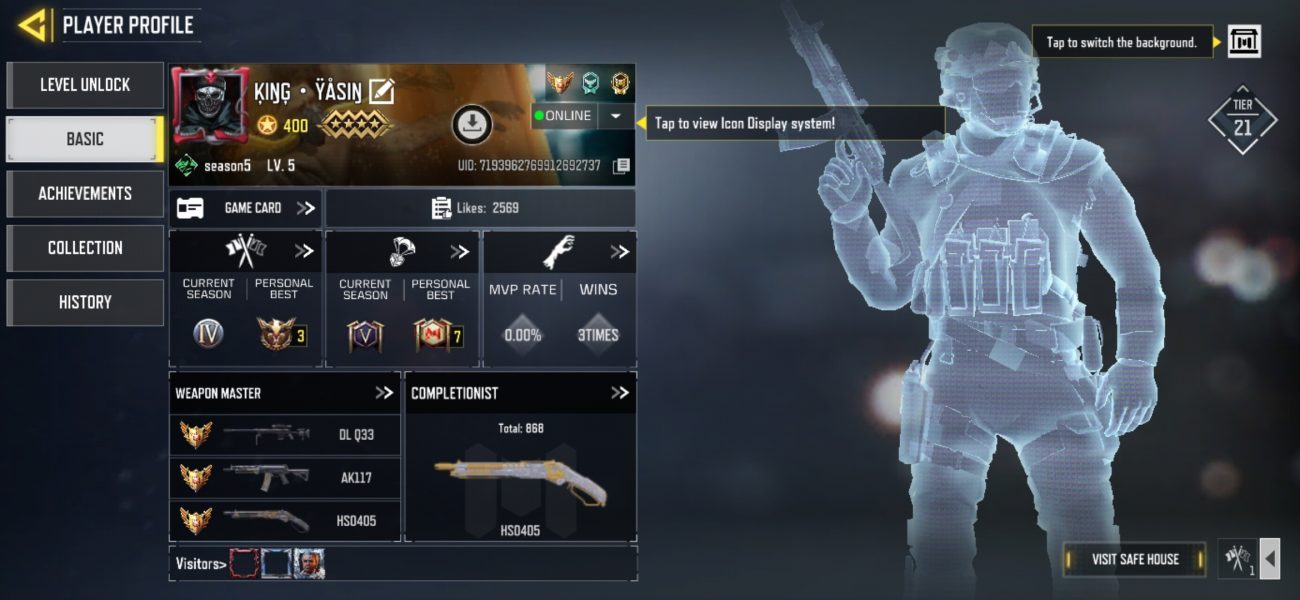Expand the Weapon Master section
This screenshot has height=600, width=1300.
pyautogui.click(x=384, y=393)
